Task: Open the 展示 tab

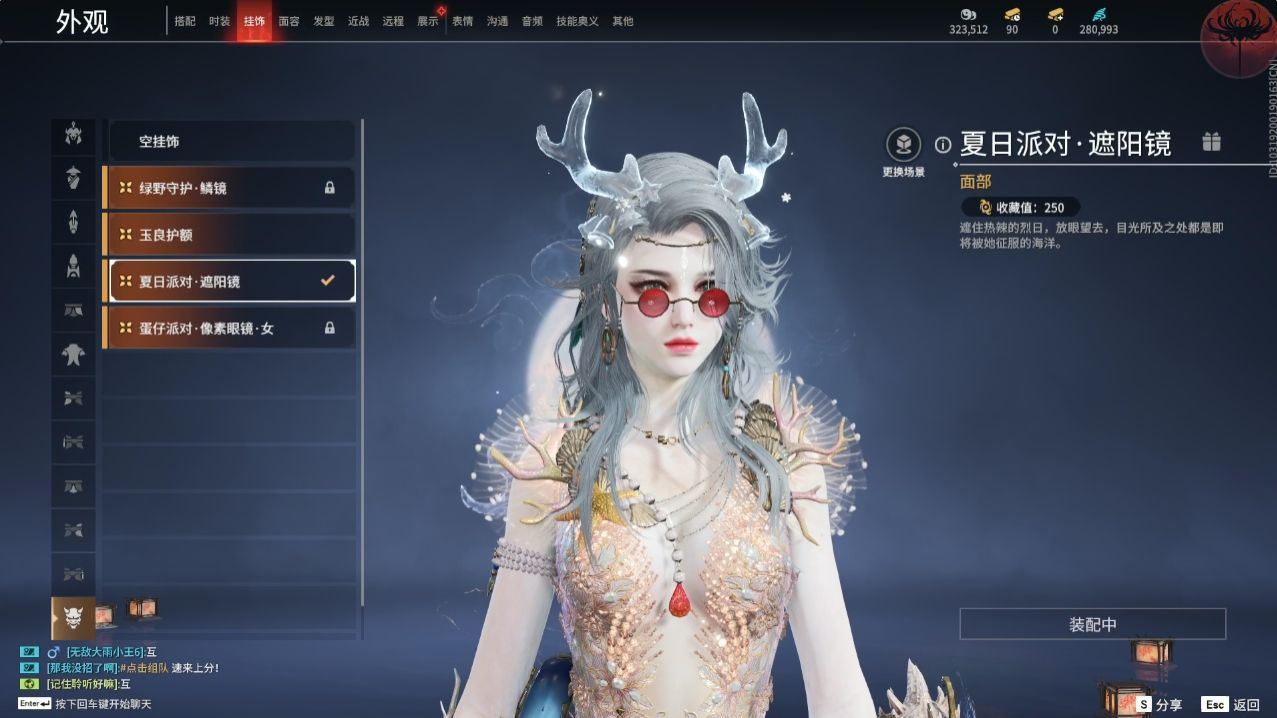Action: pyautogui.click(x=428, y=21)
